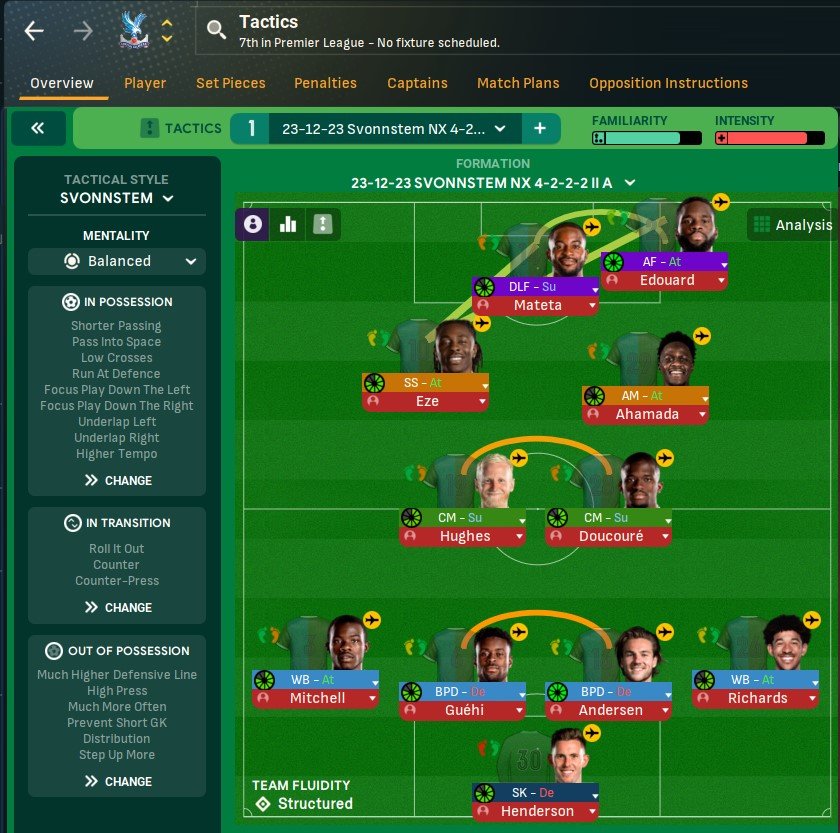Open the formation name dropdown
Screen dimensions: 840x833
(x=494, y=183)
